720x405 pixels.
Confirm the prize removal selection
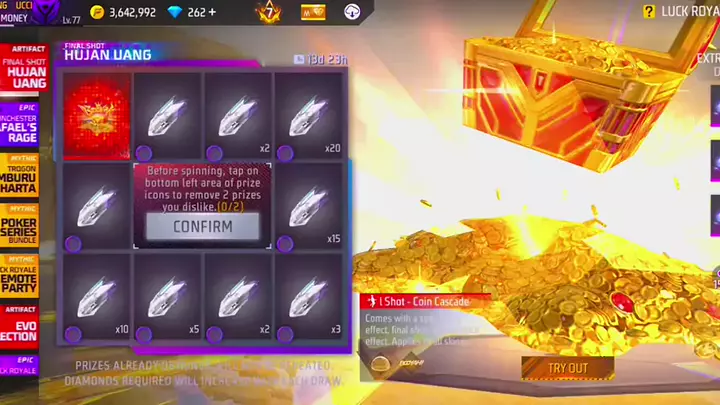pyautogui.click(x=202, y=226)
